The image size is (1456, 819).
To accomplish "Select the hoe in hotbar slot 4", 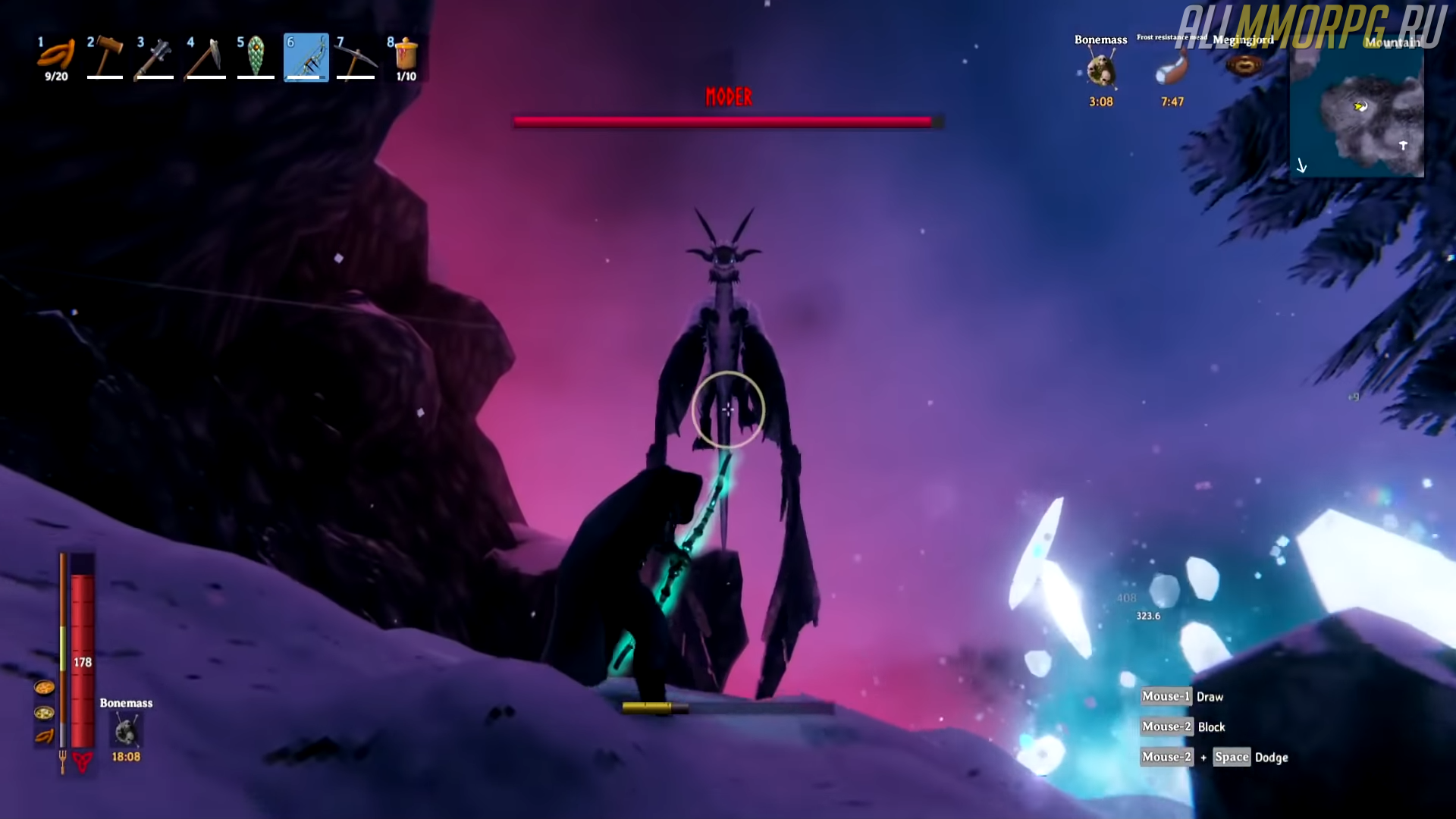I will click(206, 57).
